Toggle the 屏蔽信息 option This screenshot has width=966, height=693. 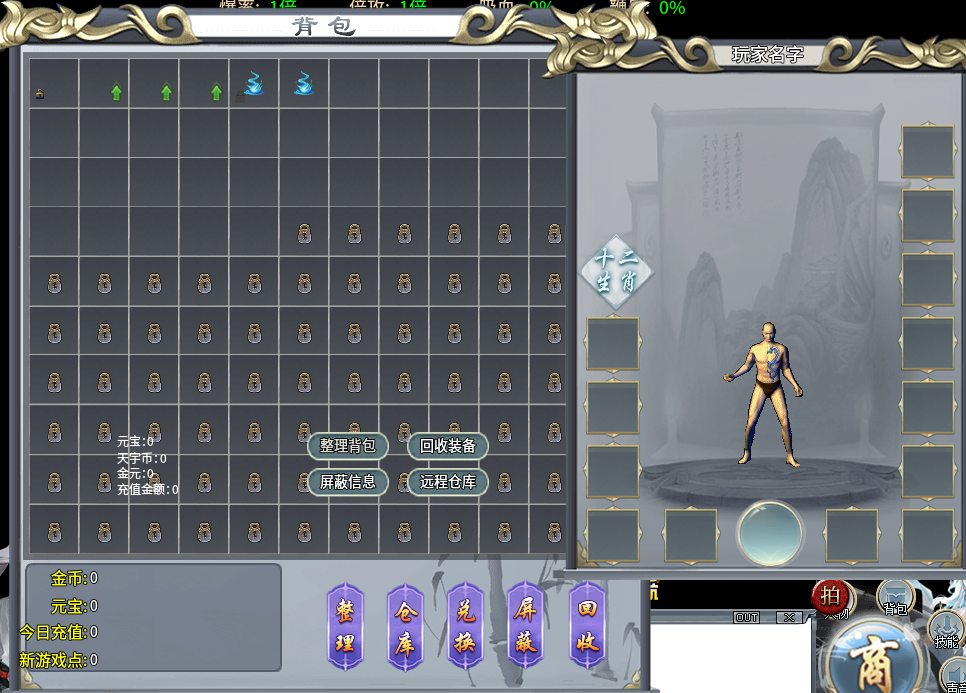(348, 482)
